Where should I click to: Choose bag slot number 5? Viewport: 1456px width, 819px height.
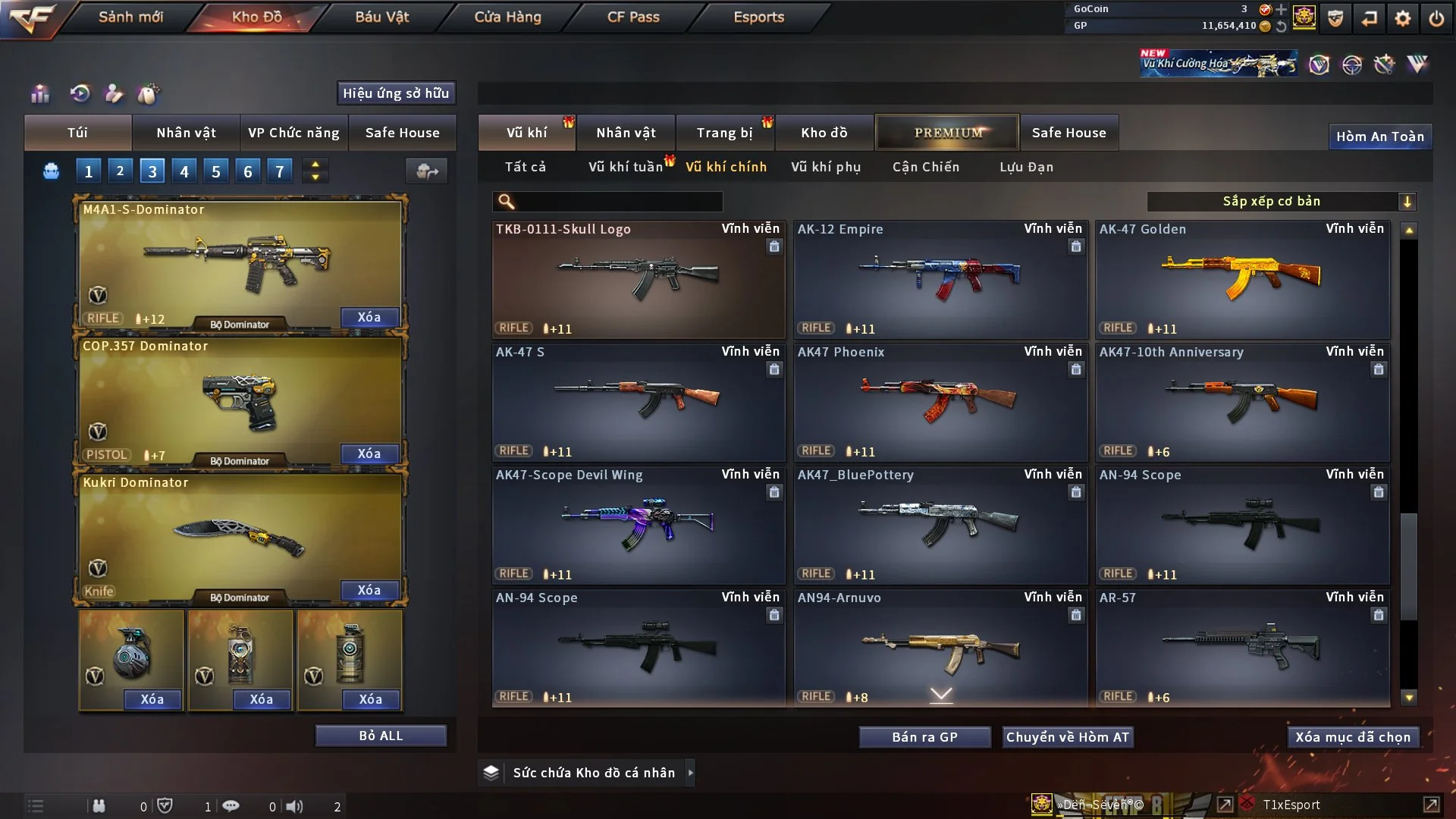[216, 171]
